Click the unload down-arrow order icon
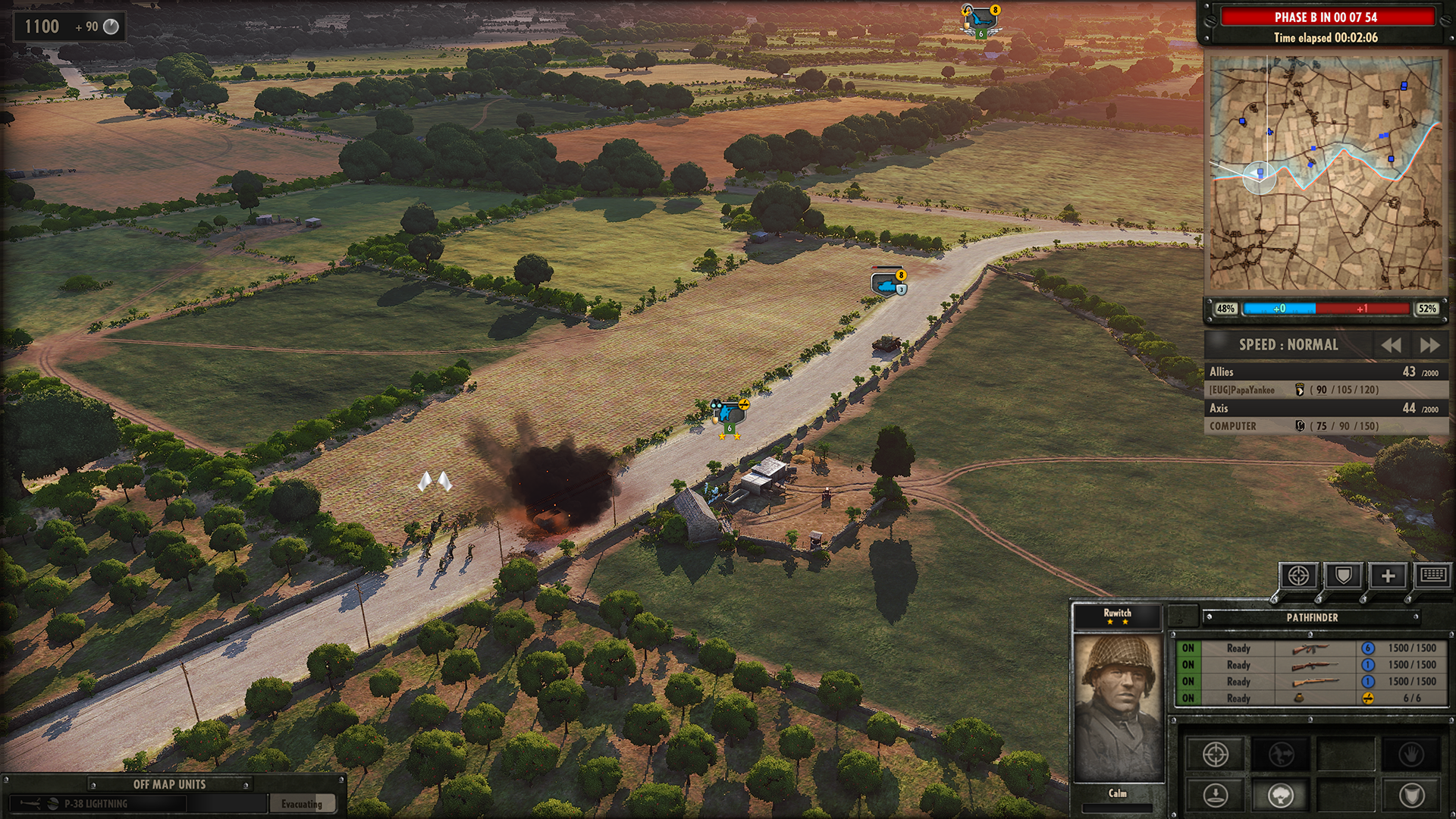The width and height of the screenshot is (1456, 819). pyautogui.click(x=1216, y=795)
